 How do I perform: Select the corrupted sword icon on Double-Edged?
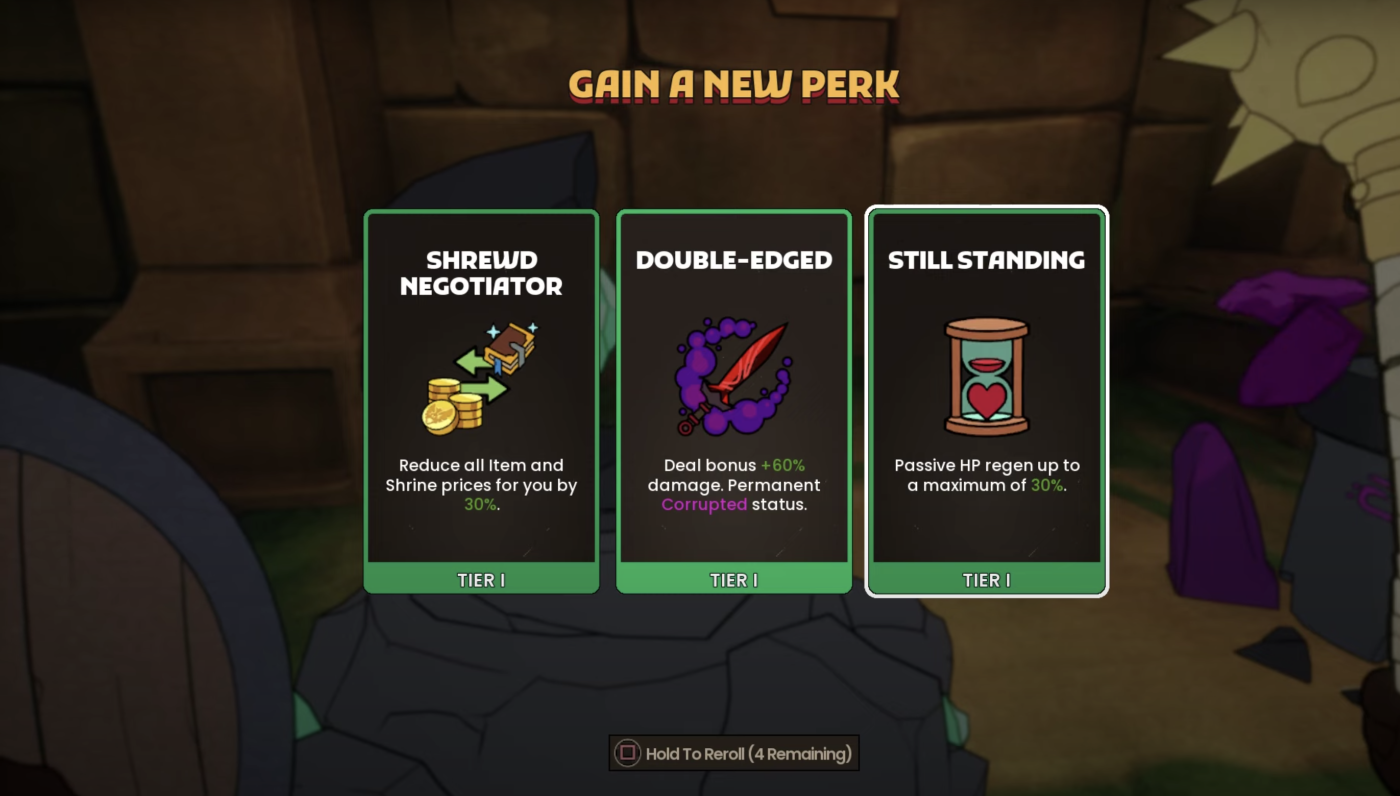(733, 375)
